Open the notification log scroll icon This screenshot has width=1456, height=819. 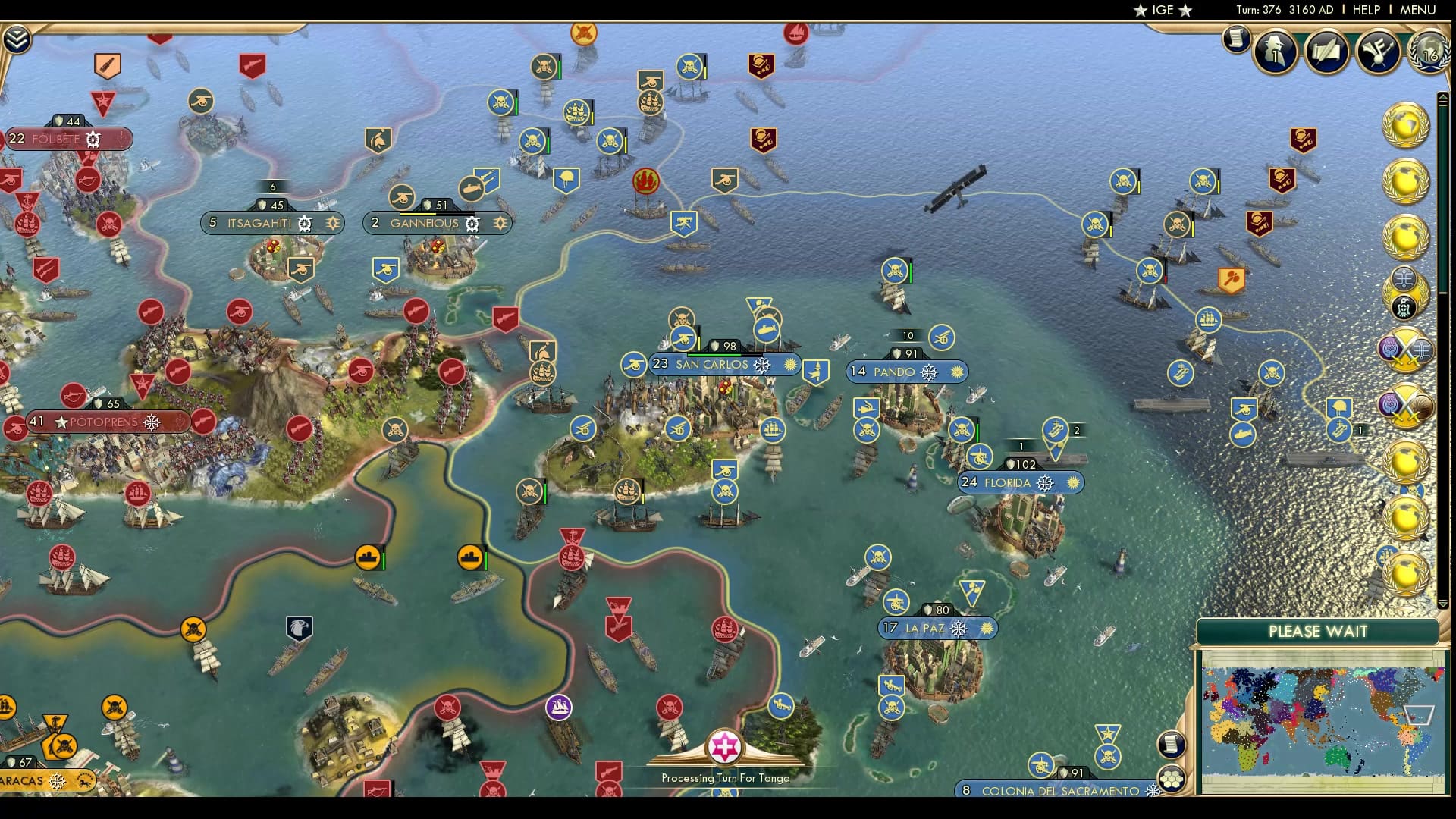(1236, 39)
